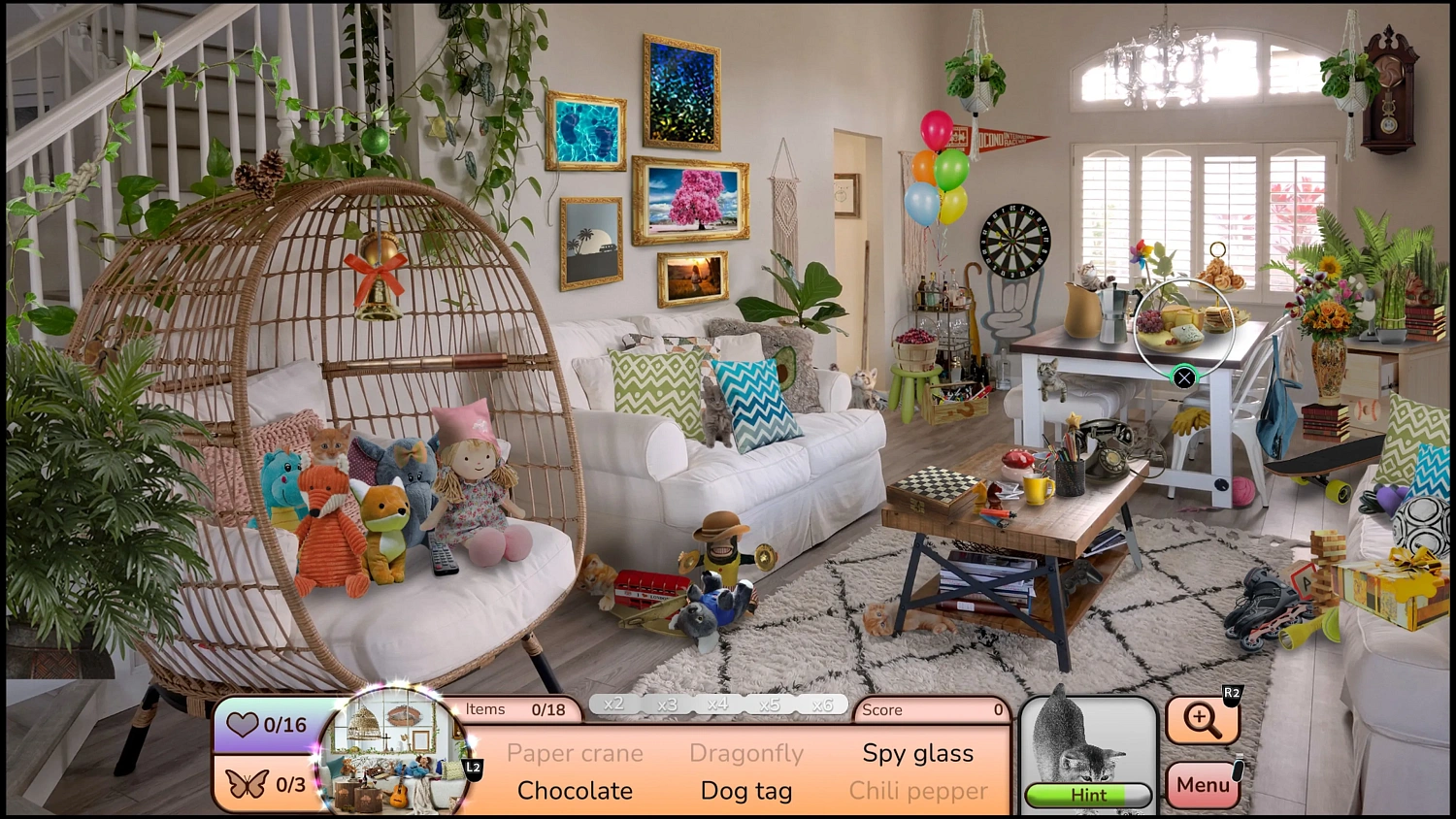Screen dimensions: 1456x819
Task: Click the butterfly collectibles icon
Action: [x=248, y=784]
